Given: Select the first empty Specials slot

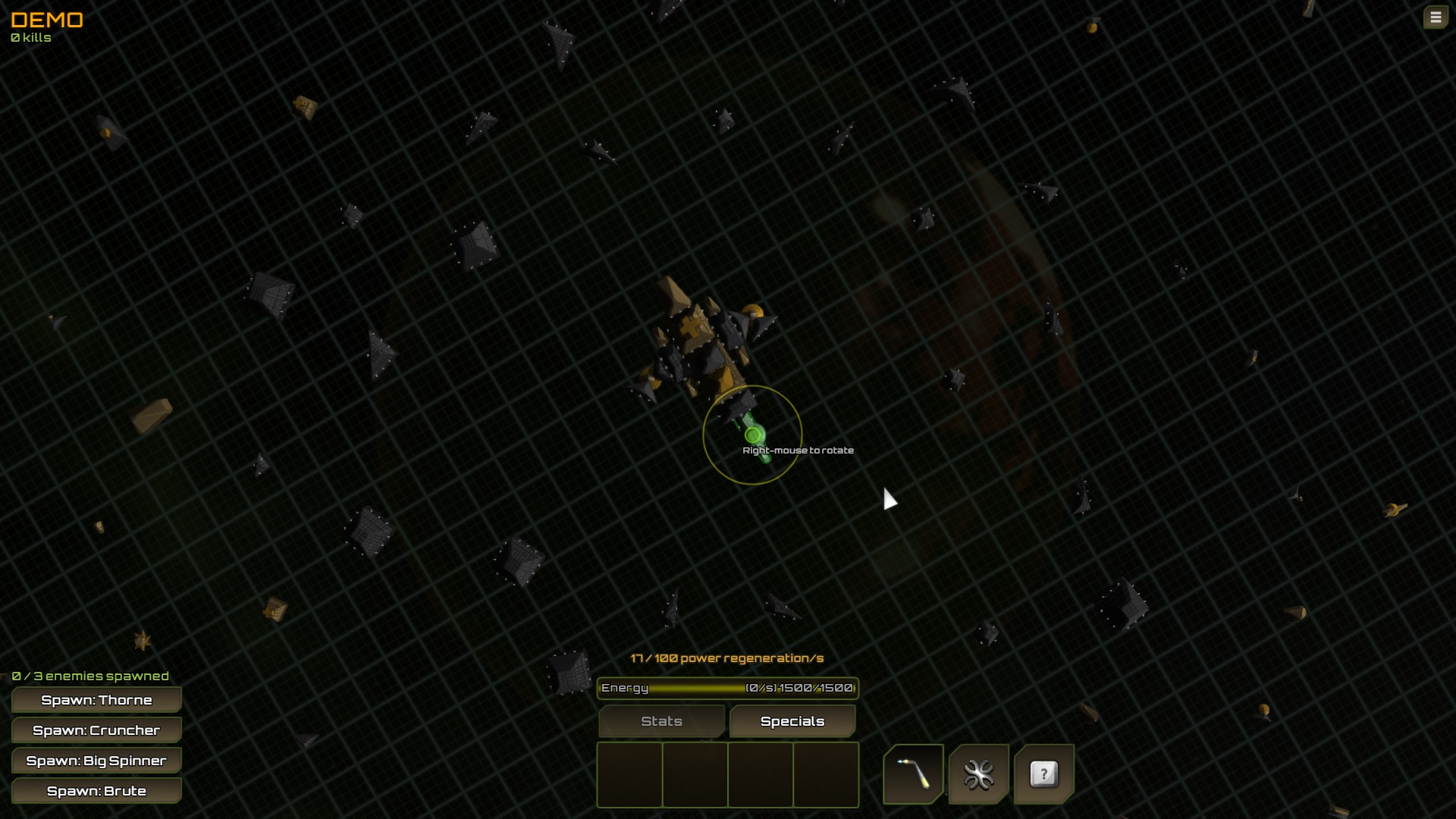Looking at the screenshot, I should point(630,775).
